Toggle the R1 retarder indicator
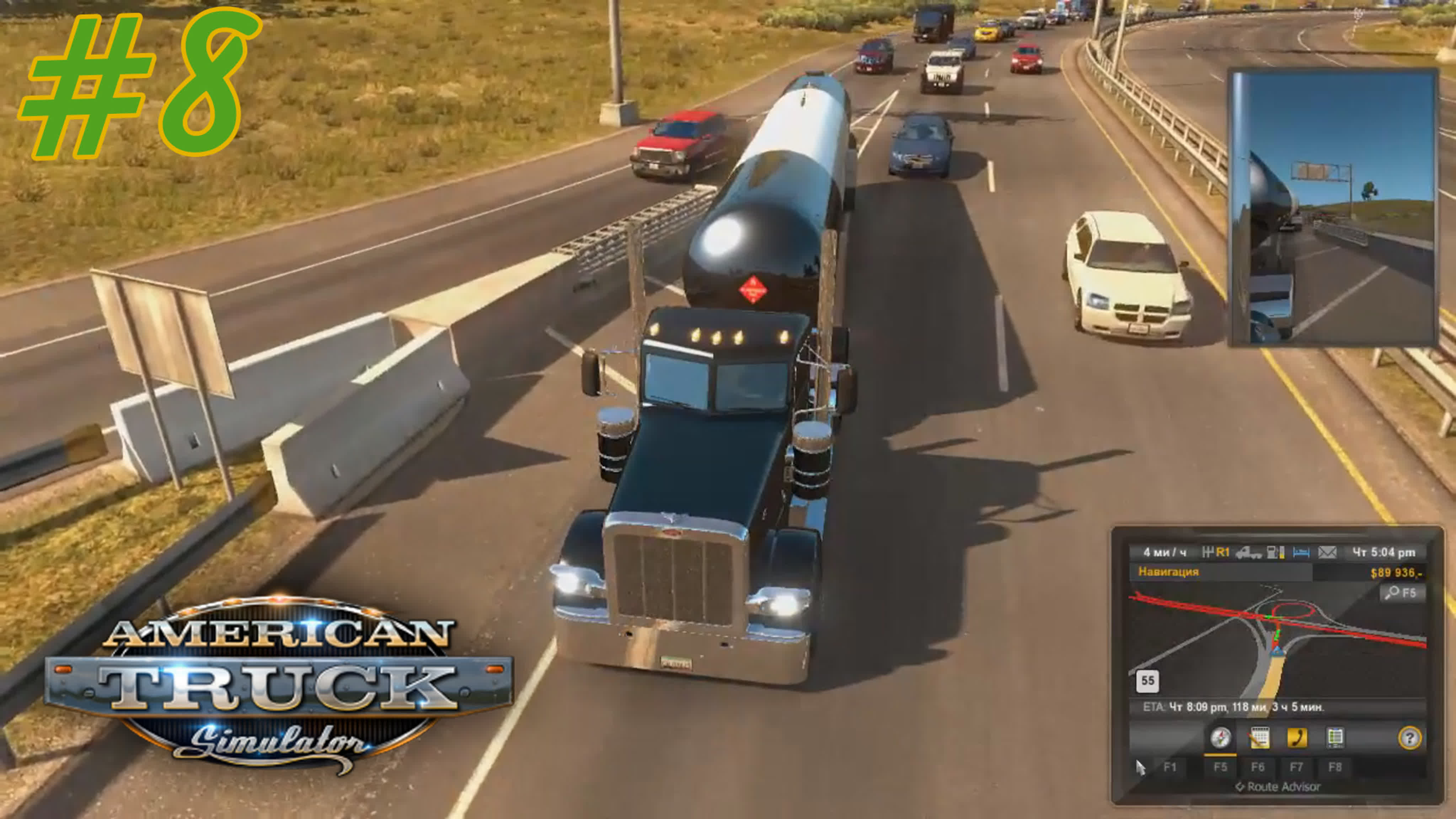 click(1223, 552)
